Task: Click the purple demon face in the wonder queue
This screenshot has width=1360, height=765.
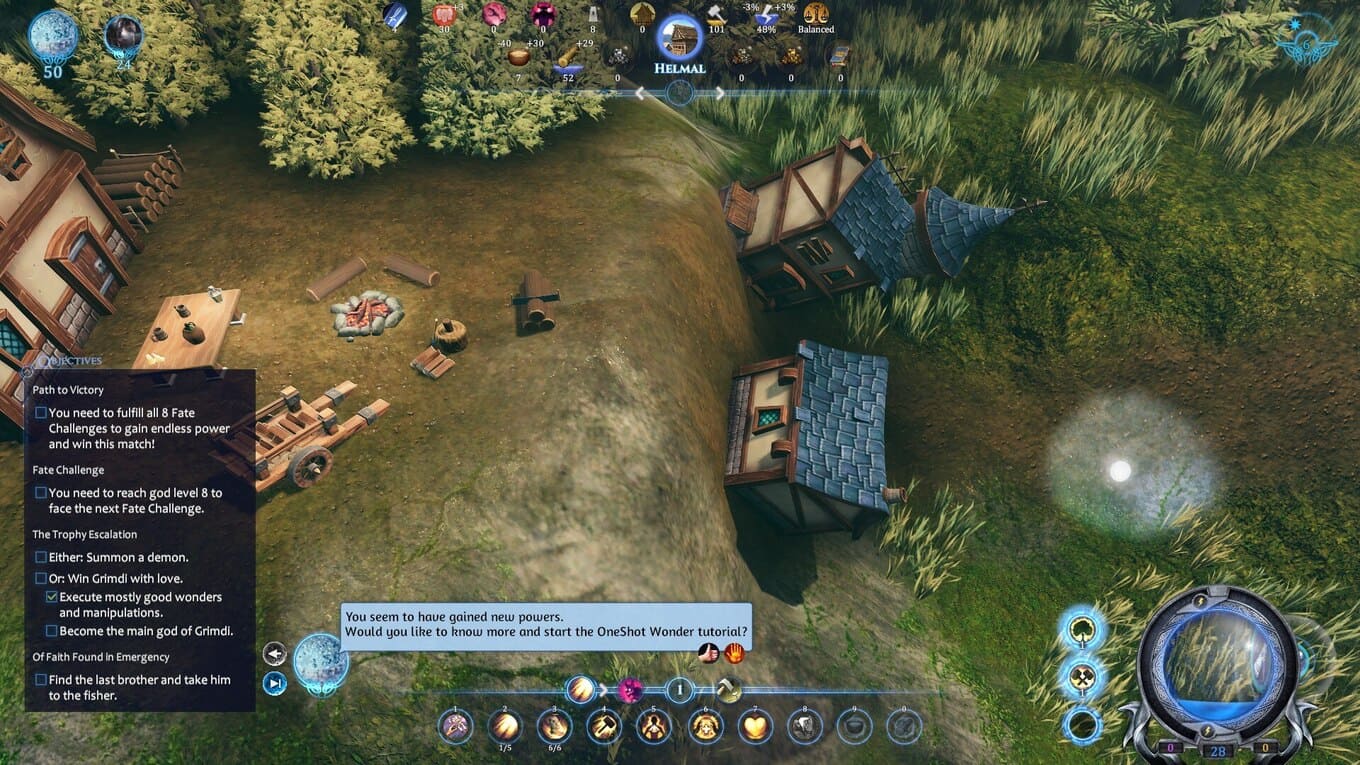Action: tap(630, 690)
